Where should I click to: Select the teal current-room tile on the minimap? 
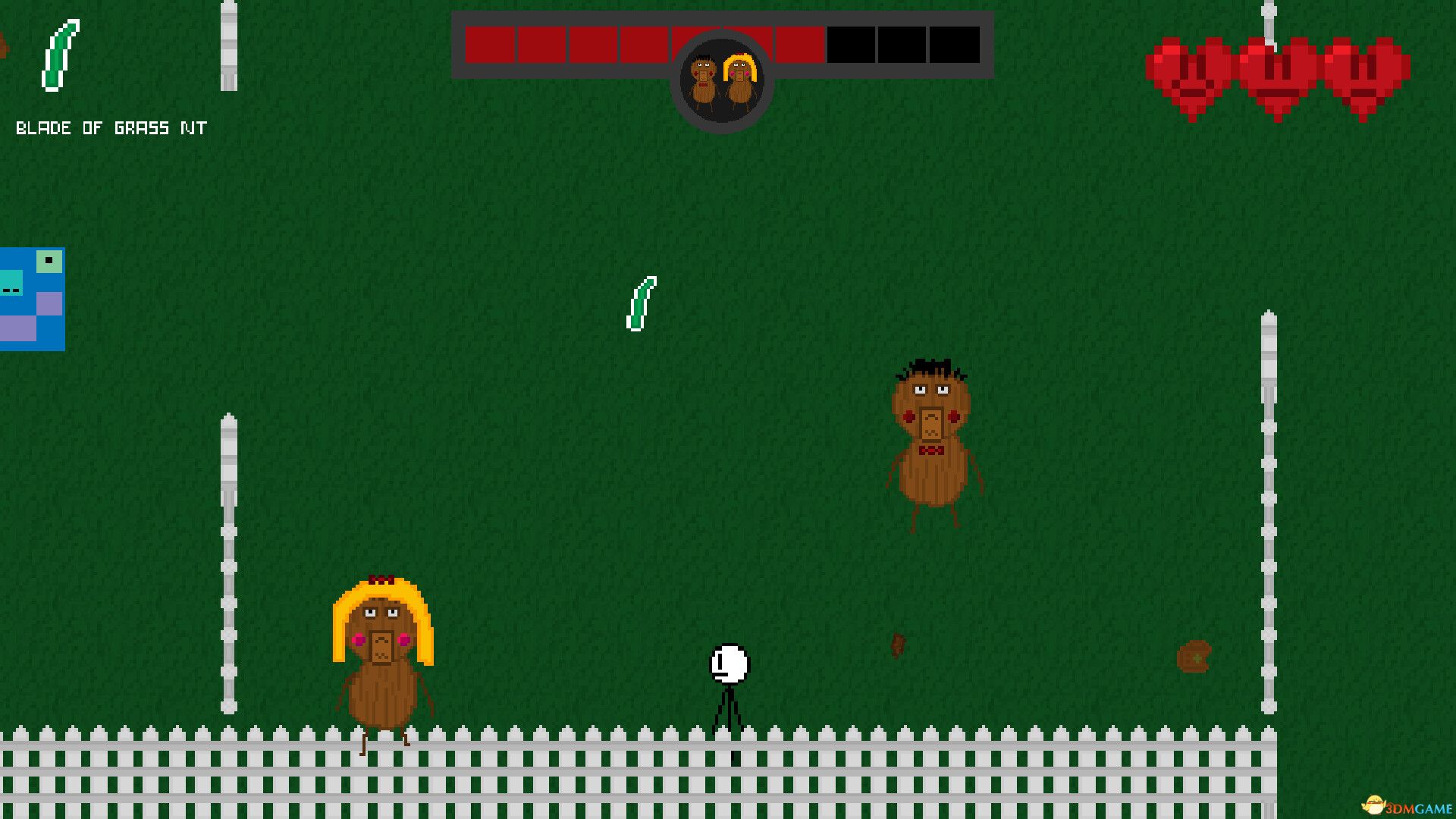point(11,282)
